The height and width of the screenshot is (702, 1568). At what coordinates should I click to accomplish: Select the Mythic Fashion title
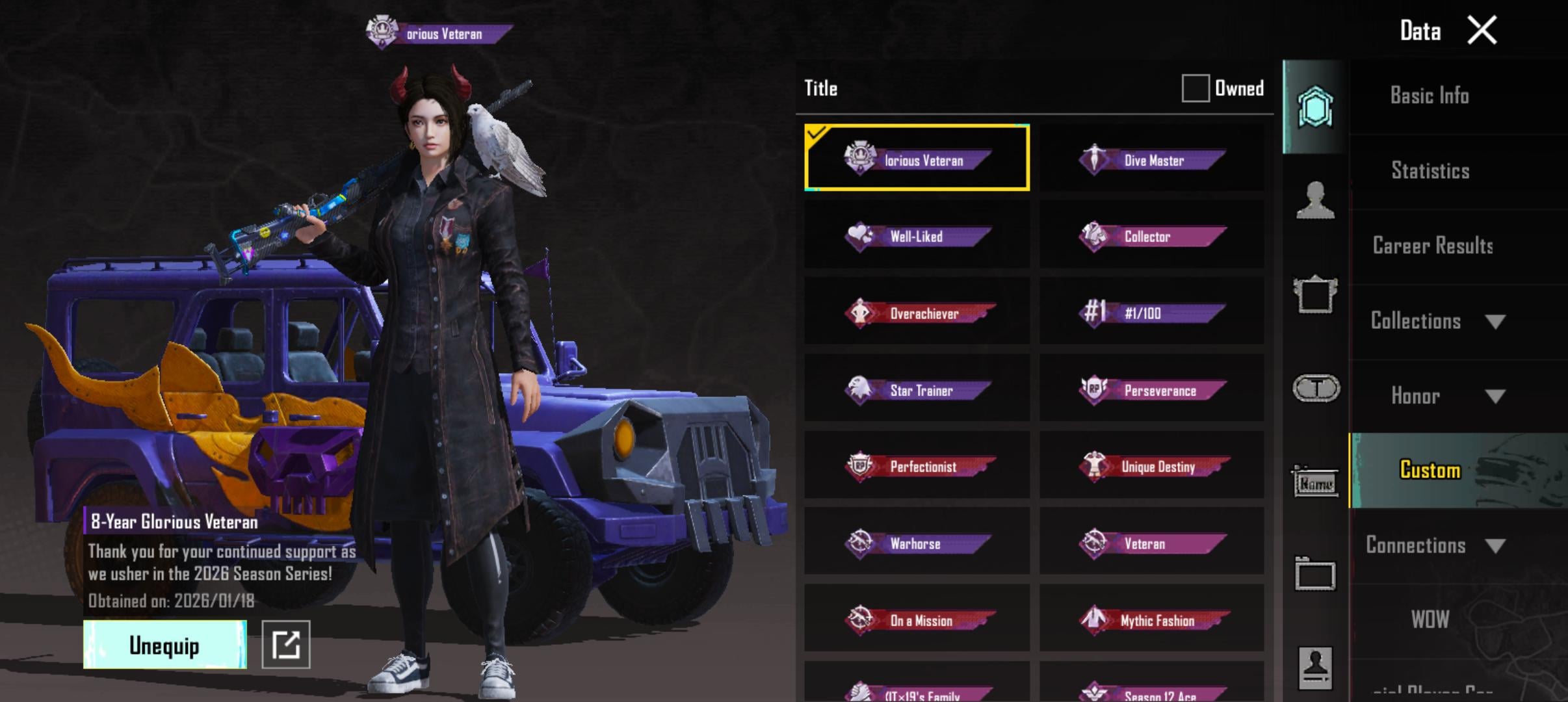tap(1151, 619)
